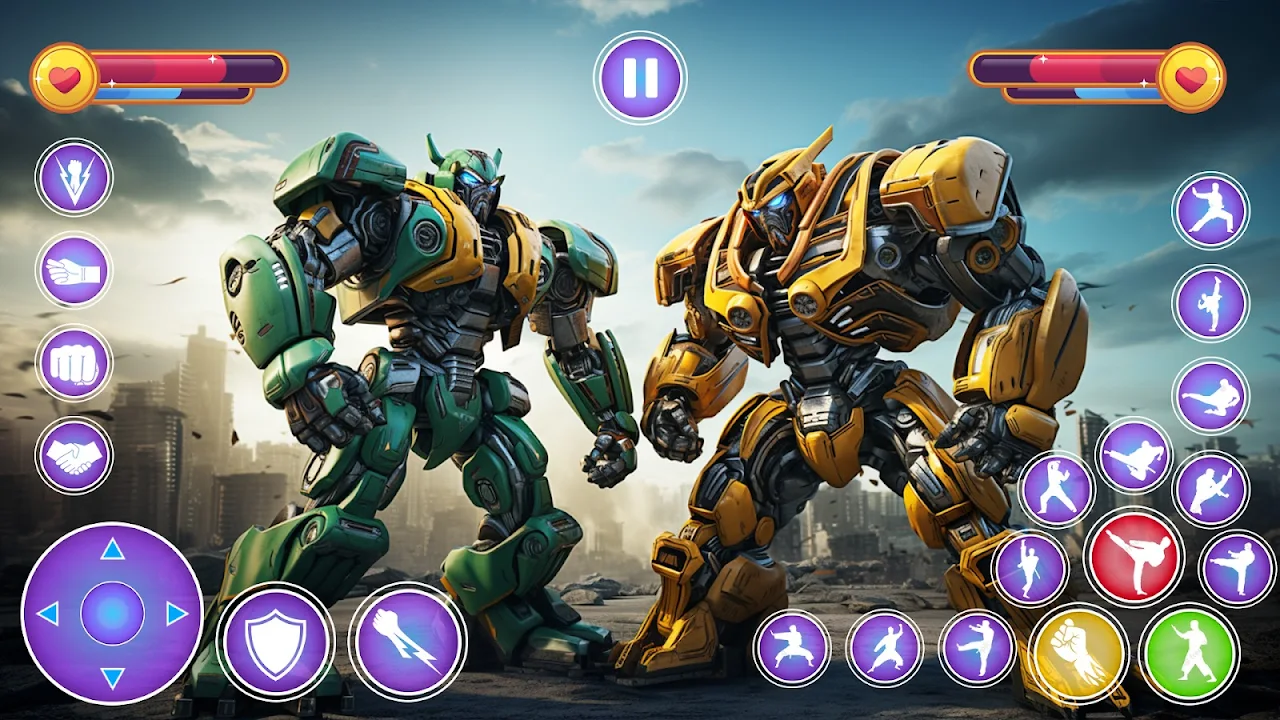Tap the D-pad down arrow
The width and height of the screenshot is (1280, 720).
click(x=112, y=678)
